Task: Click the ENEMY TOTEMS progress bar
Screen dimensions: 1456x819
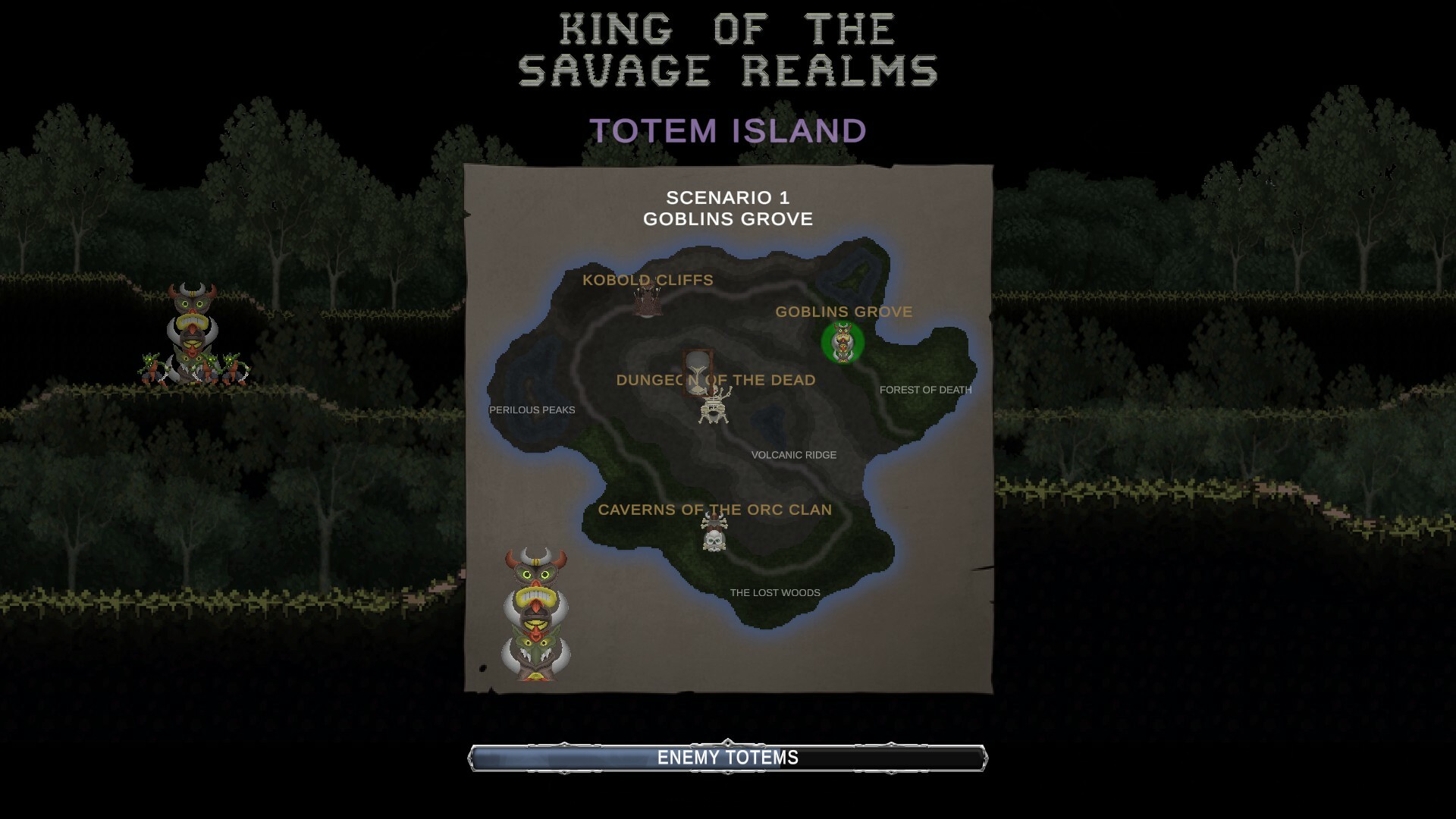Action: coord(728,756)
